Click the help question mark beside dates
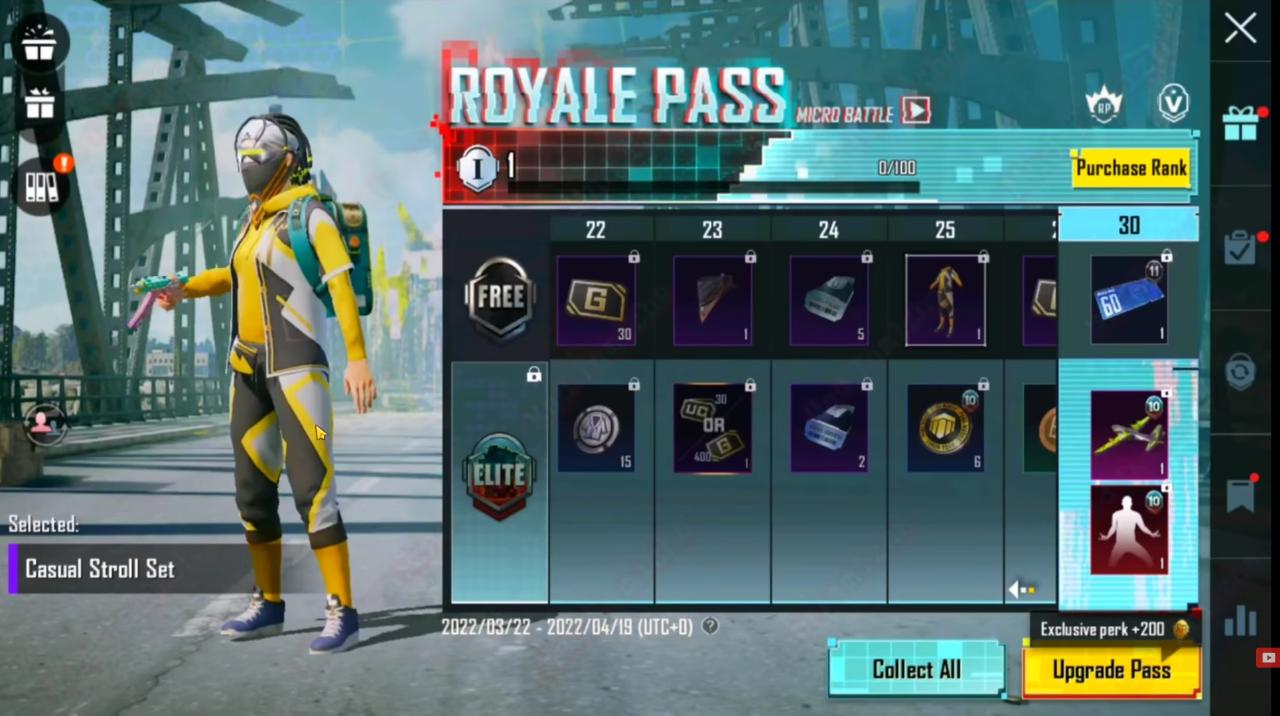 click(x=710, y=626)
